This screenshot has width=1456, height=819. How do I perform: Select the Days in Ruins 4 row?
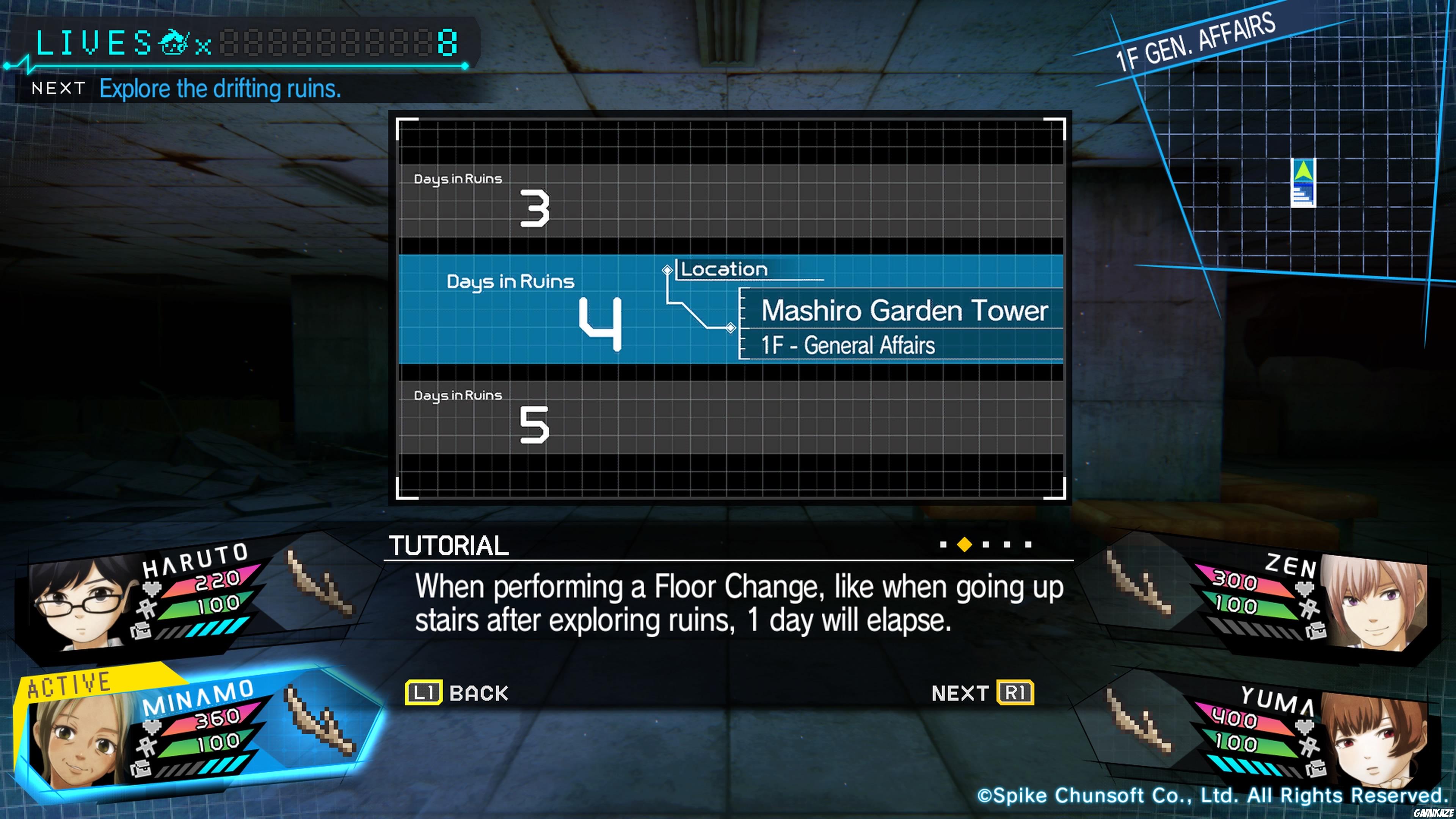pyautogui.click(x=730, y=309)
